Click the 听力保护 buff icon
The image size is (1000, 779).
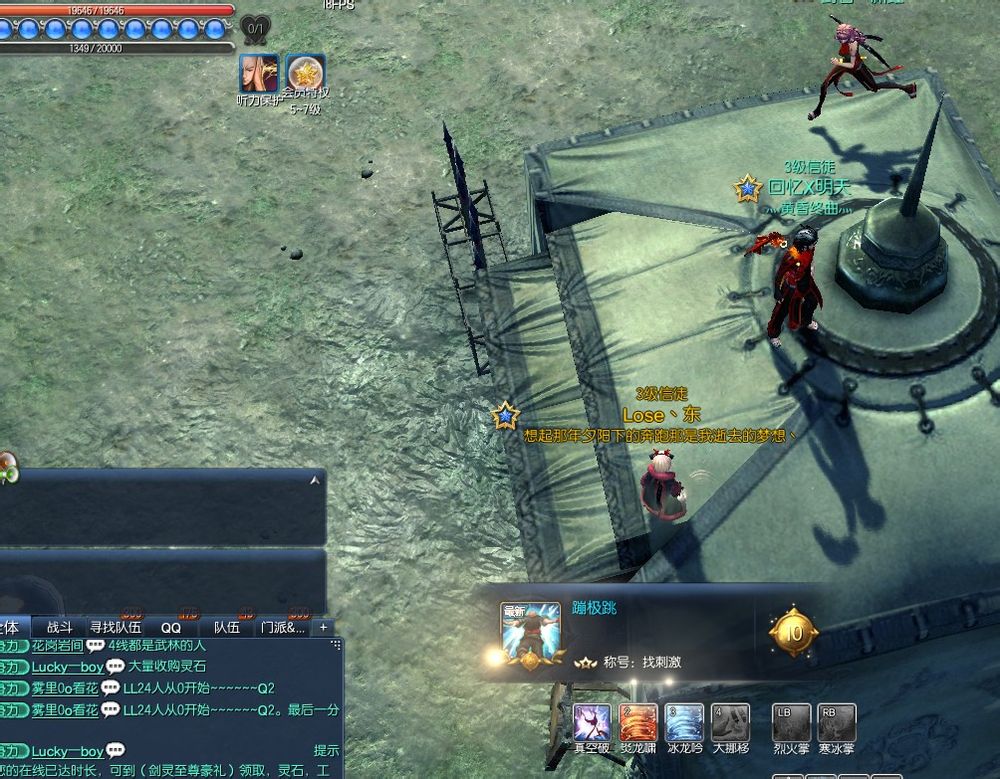click(258, 73)
